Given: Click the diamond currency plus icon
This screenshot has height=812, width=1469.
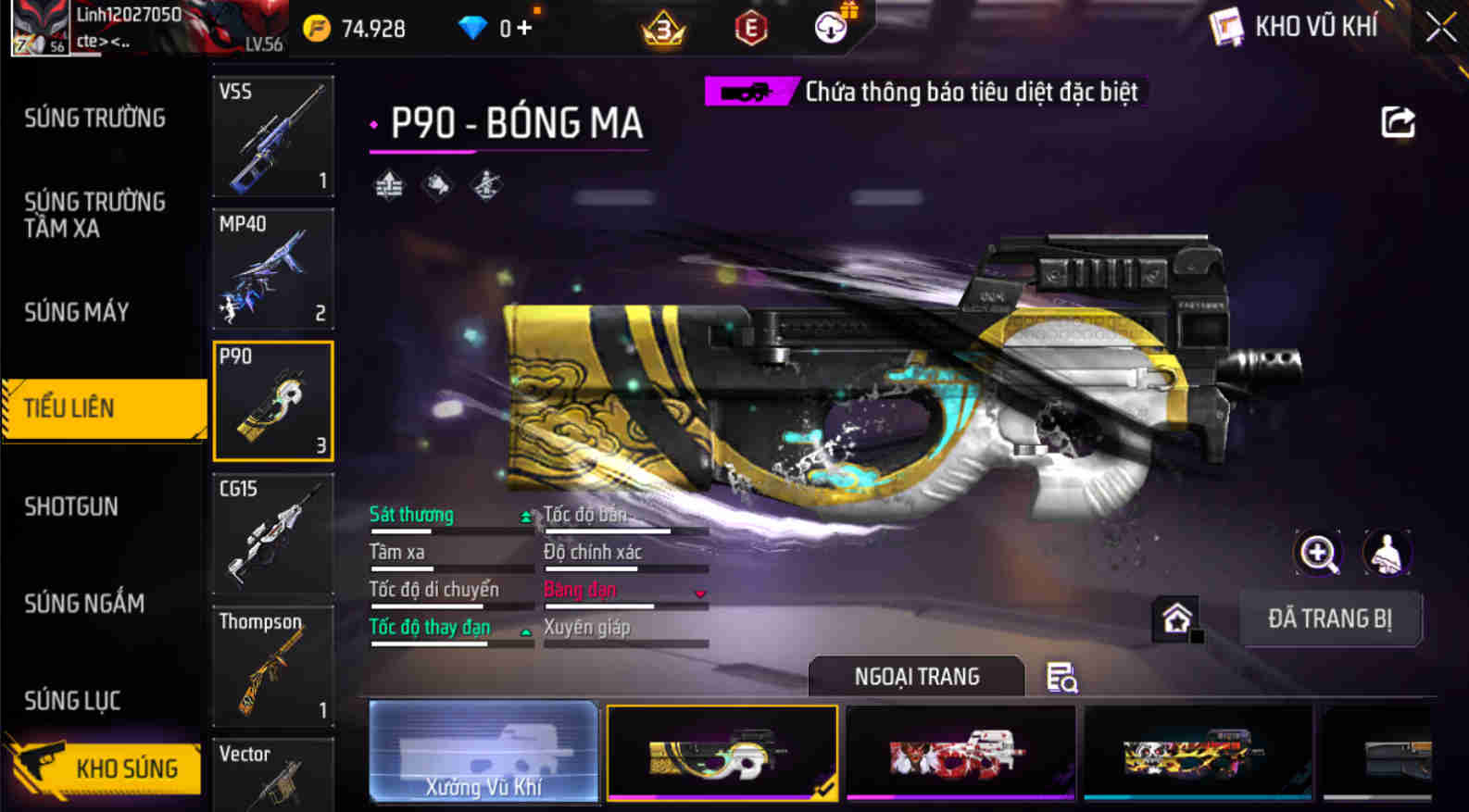Looking at the screenshot, I should [x=525, y=28].
